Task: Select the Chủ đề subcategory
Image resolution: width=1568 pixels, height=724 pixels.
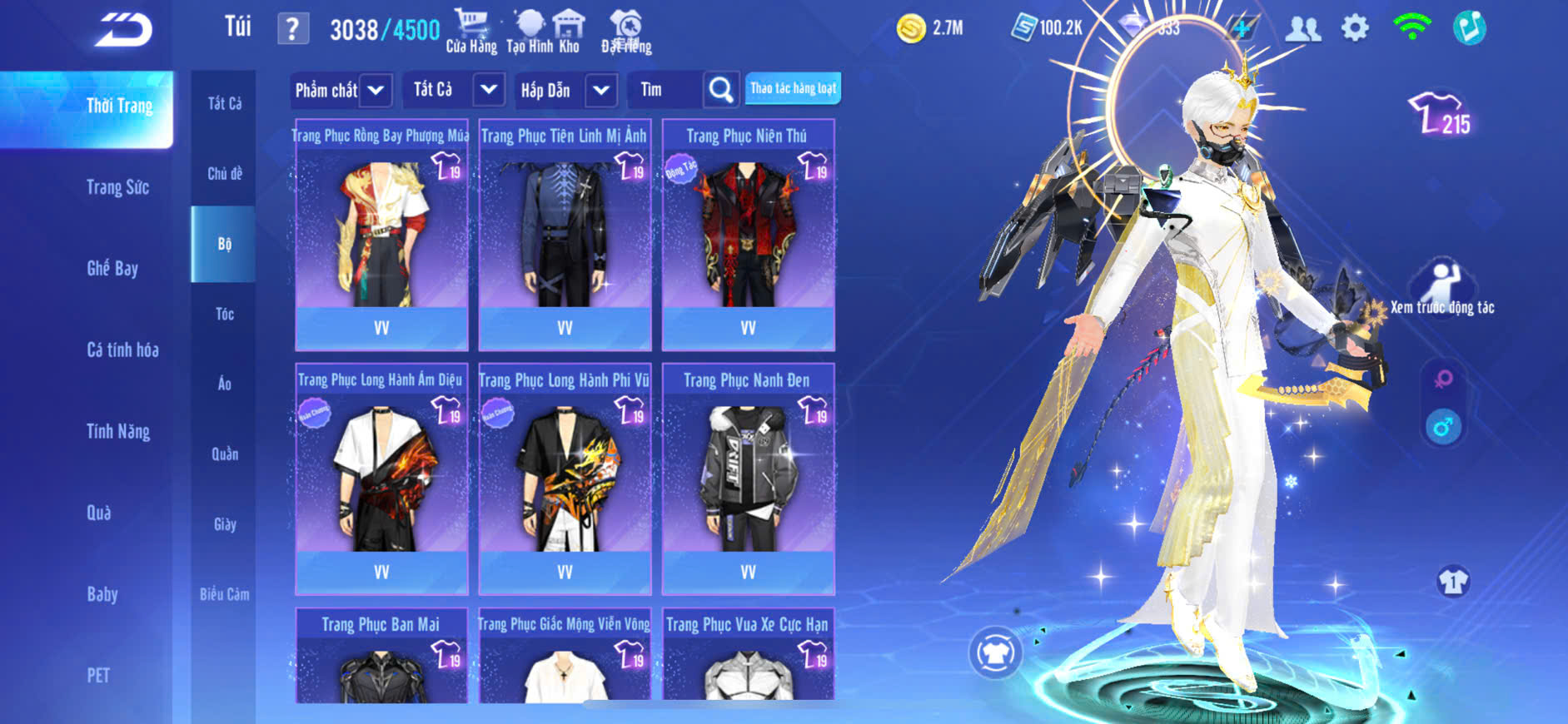Action: point(224,173)
